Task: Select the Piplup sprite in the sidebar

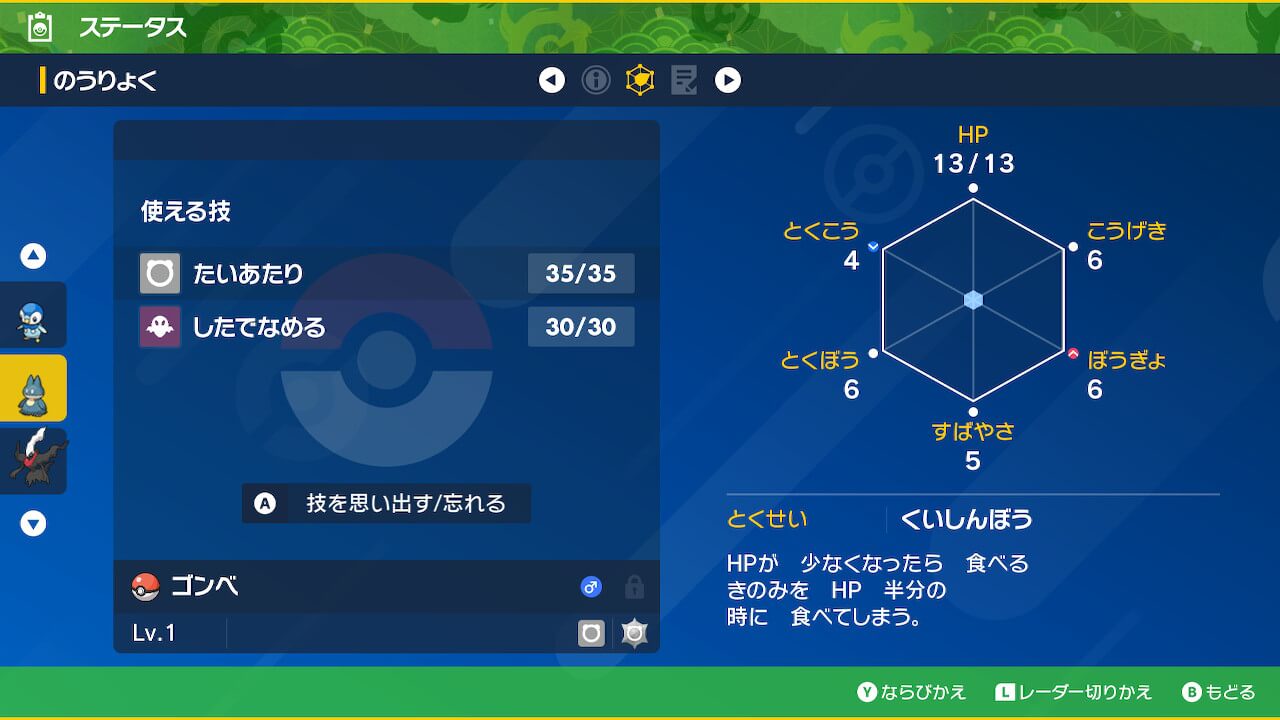Action: coord(33,315)
